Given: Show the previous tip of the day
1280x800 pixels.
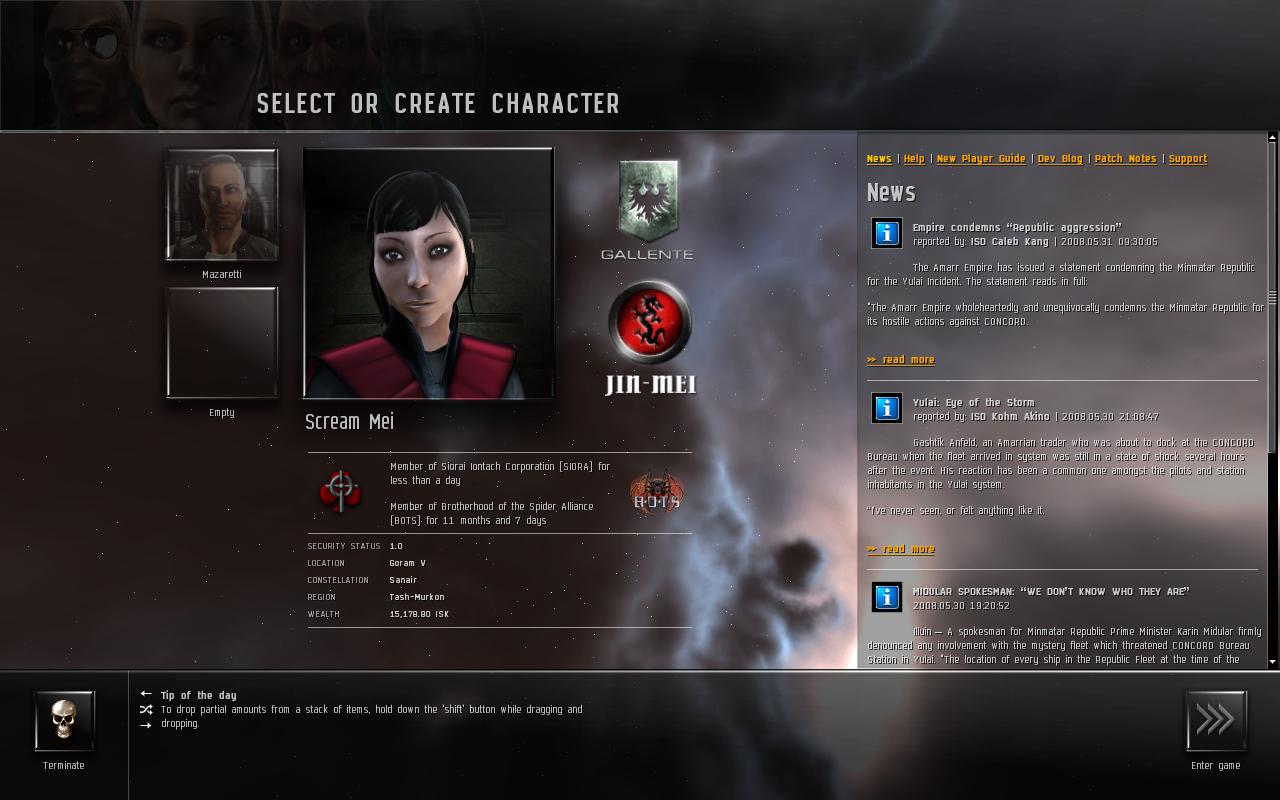Looking at the screenshot, I should pos(146,694).
